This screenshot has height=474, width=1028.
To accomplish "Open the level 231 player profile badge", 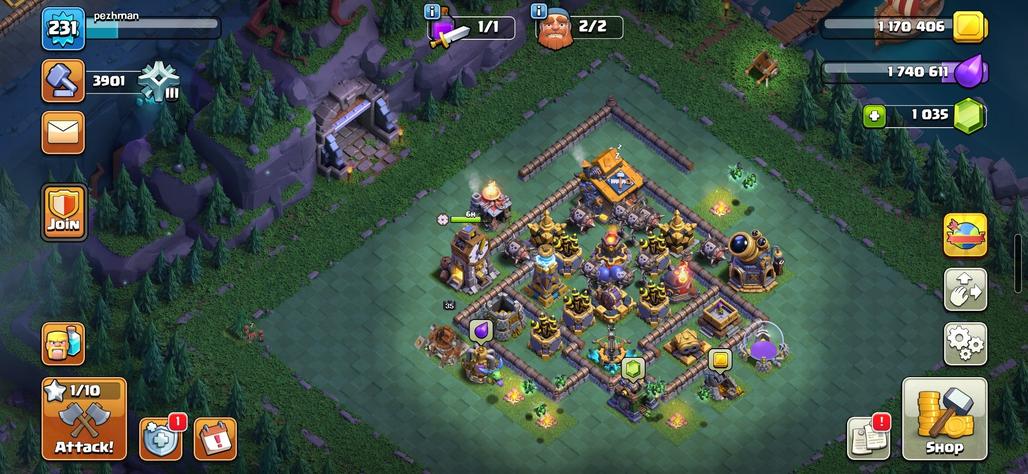I will coord(62,29).
